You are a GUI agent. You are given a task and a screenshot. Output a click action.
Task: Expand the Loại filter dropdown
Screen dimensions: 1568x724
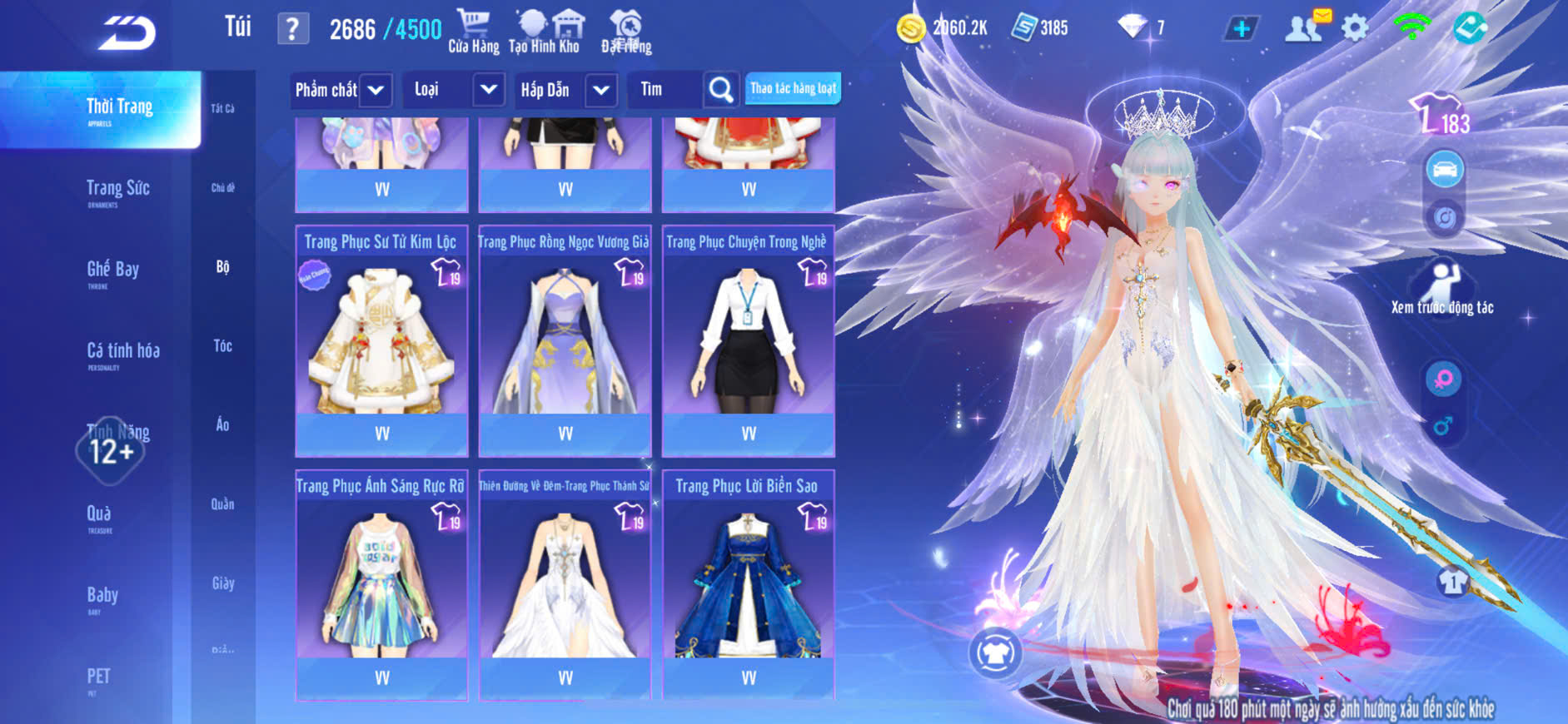click(489, 90)
